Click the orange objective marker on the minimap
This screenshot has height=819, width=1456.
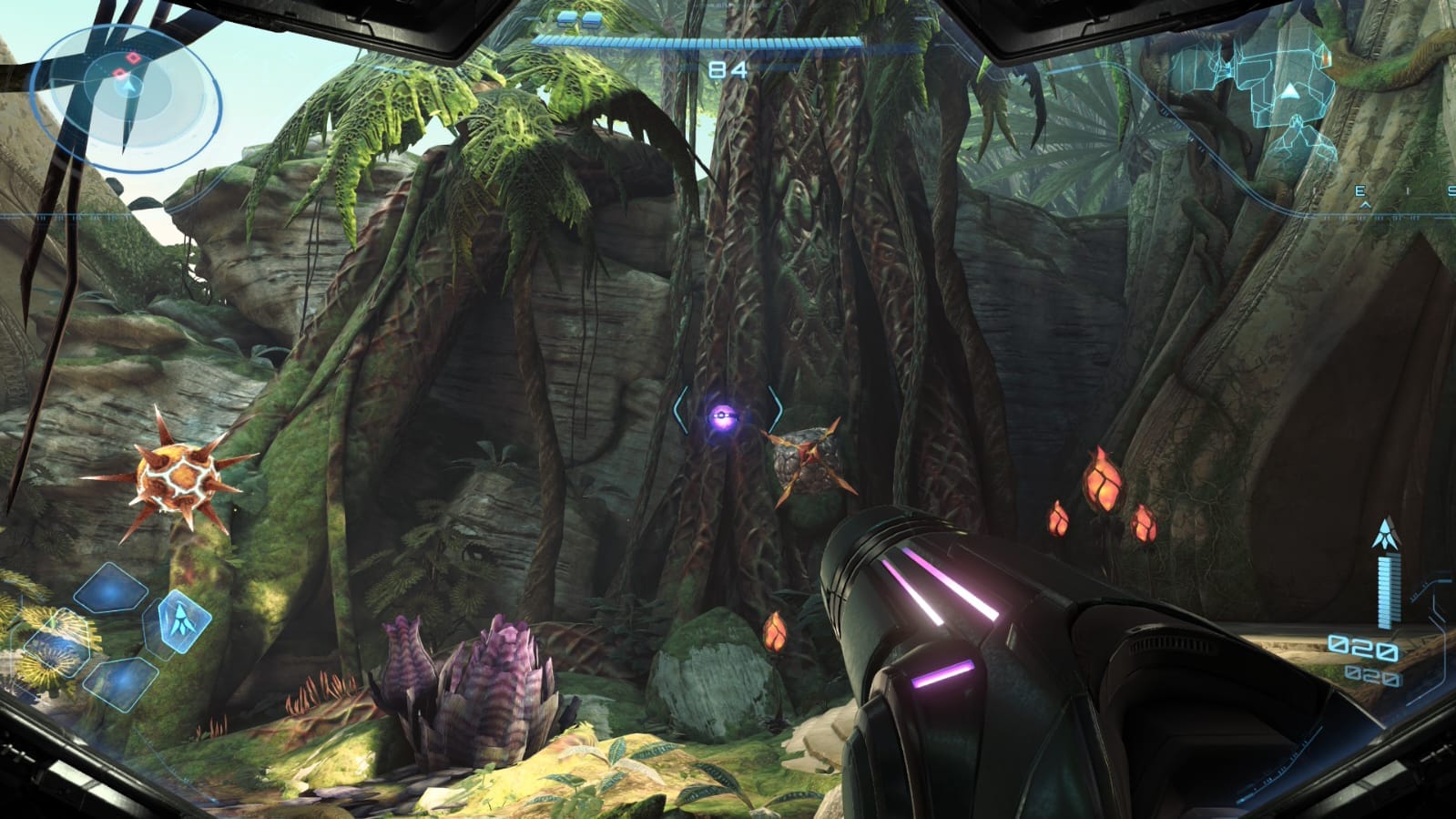(x=1327, y=58)
